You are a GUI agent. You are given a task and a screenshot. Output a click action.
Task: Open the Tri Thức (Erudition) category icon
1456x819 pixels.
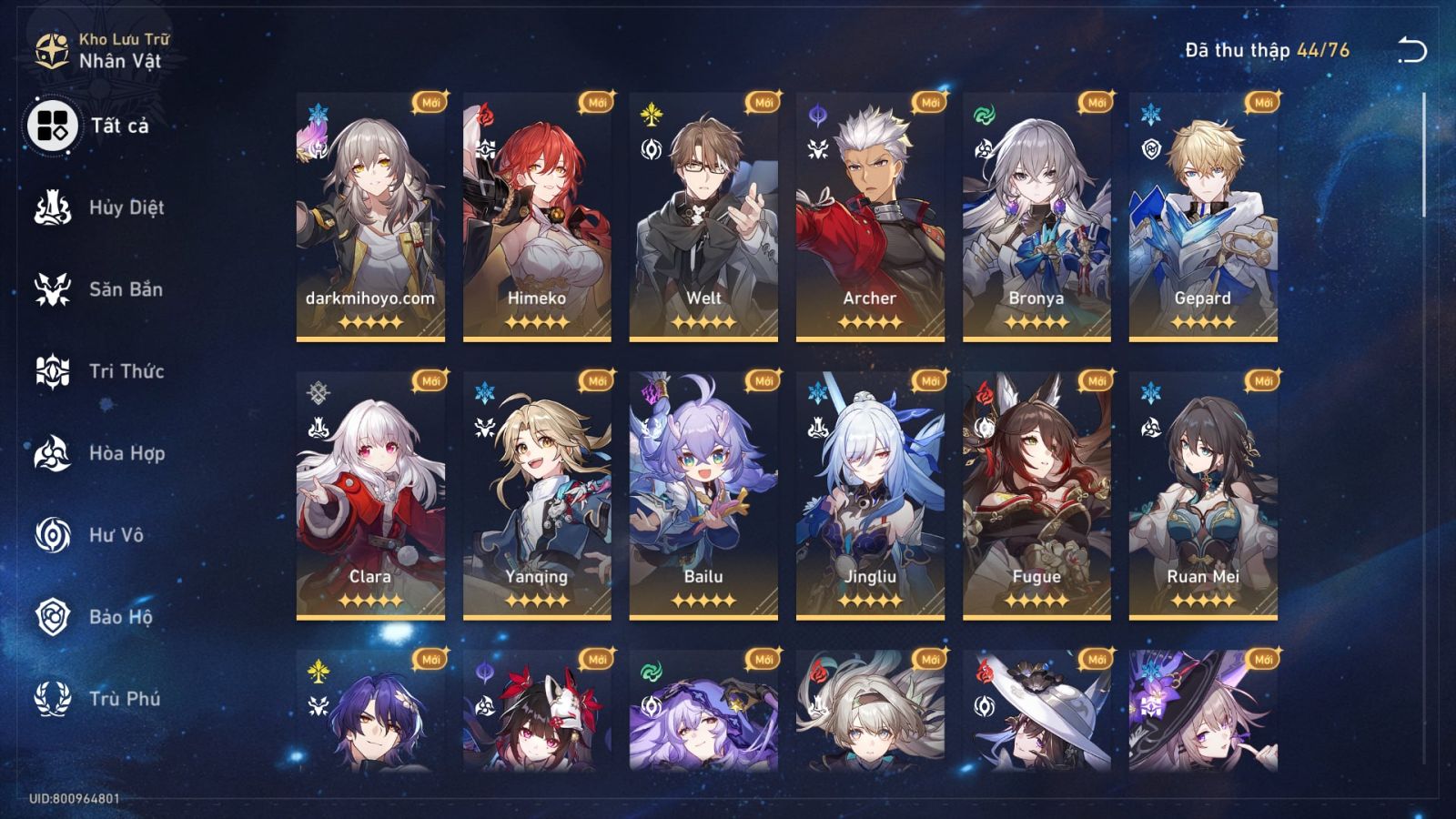(x=55, y=371)
